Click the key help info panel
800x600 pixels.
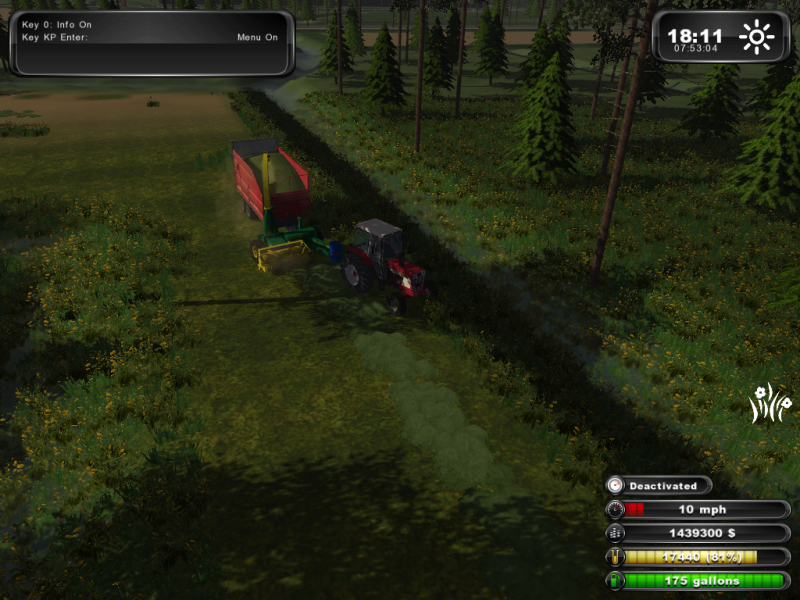pos(152,43)
